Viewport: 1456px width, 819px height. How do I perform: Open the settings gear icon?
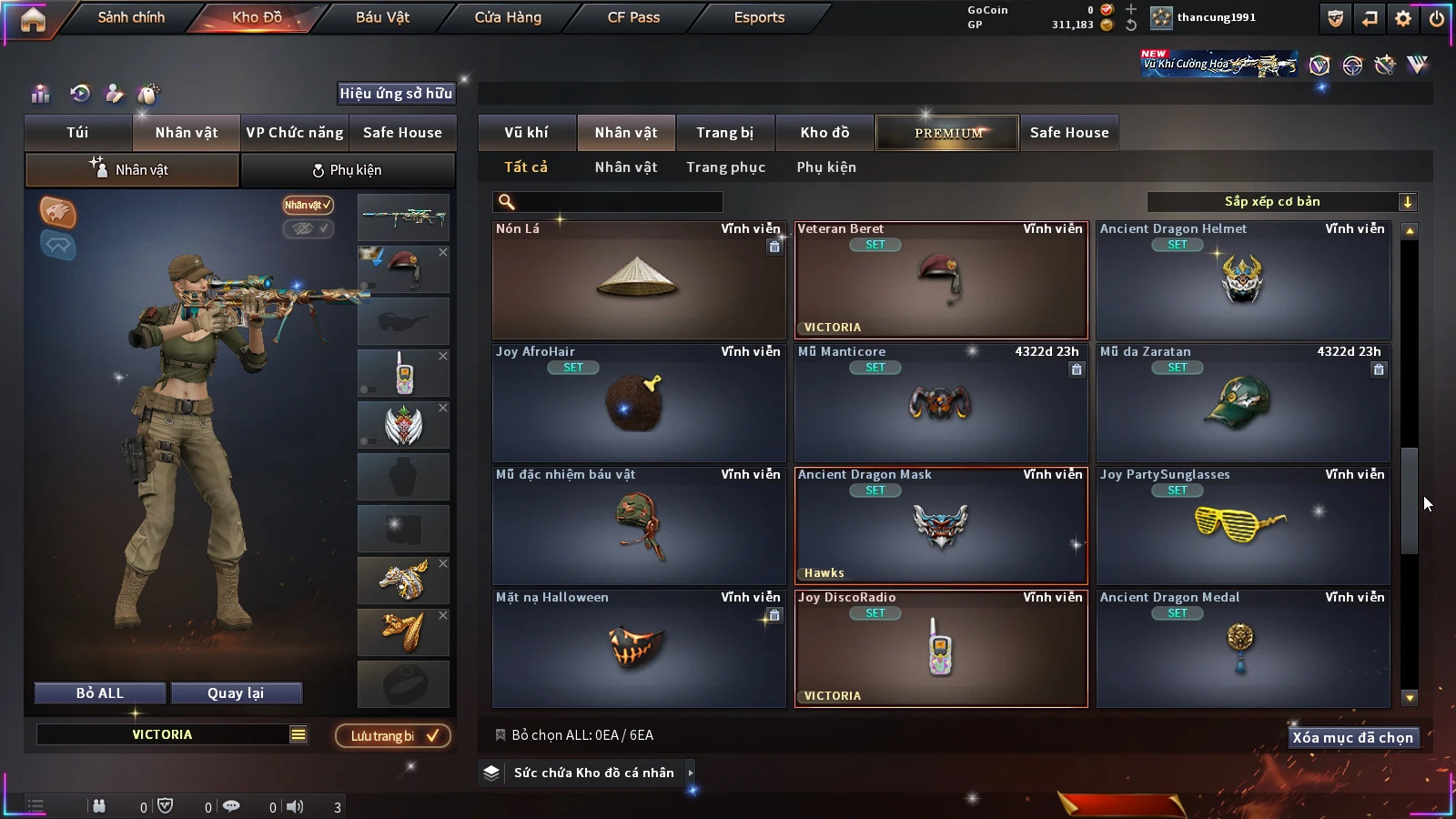click(x=1403, y=18)
